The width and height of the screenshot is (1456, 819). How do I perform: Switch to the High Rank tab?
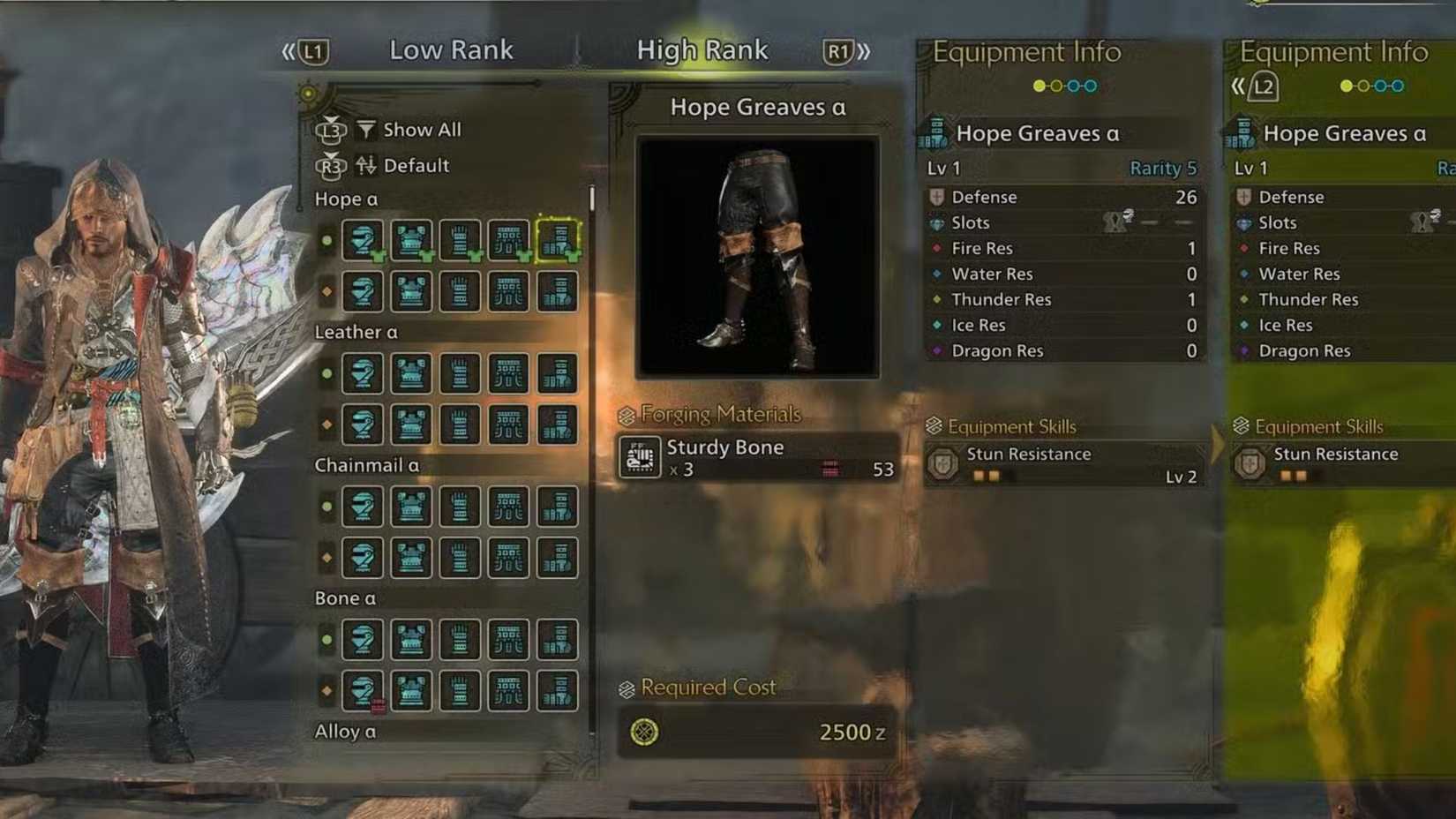pos(703,50)
